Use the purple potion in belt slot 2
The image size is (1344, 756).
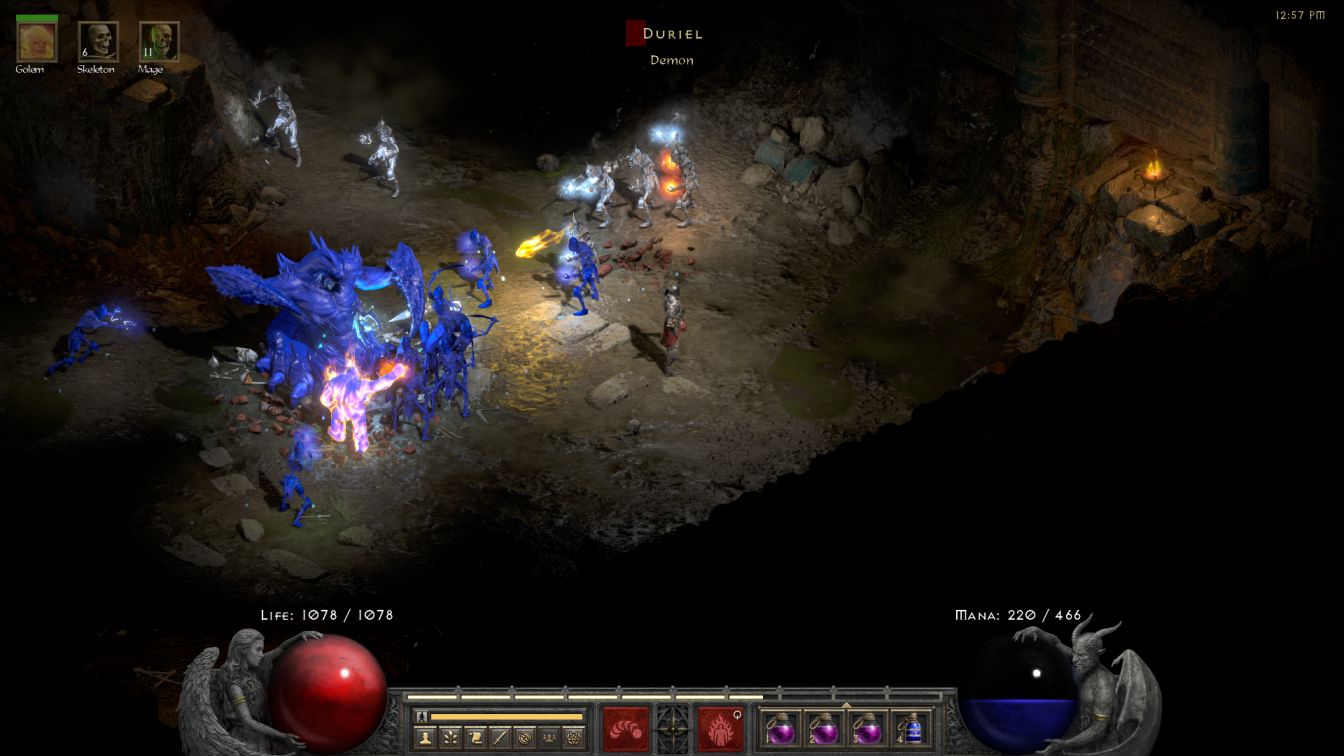[x=823, y=729]
